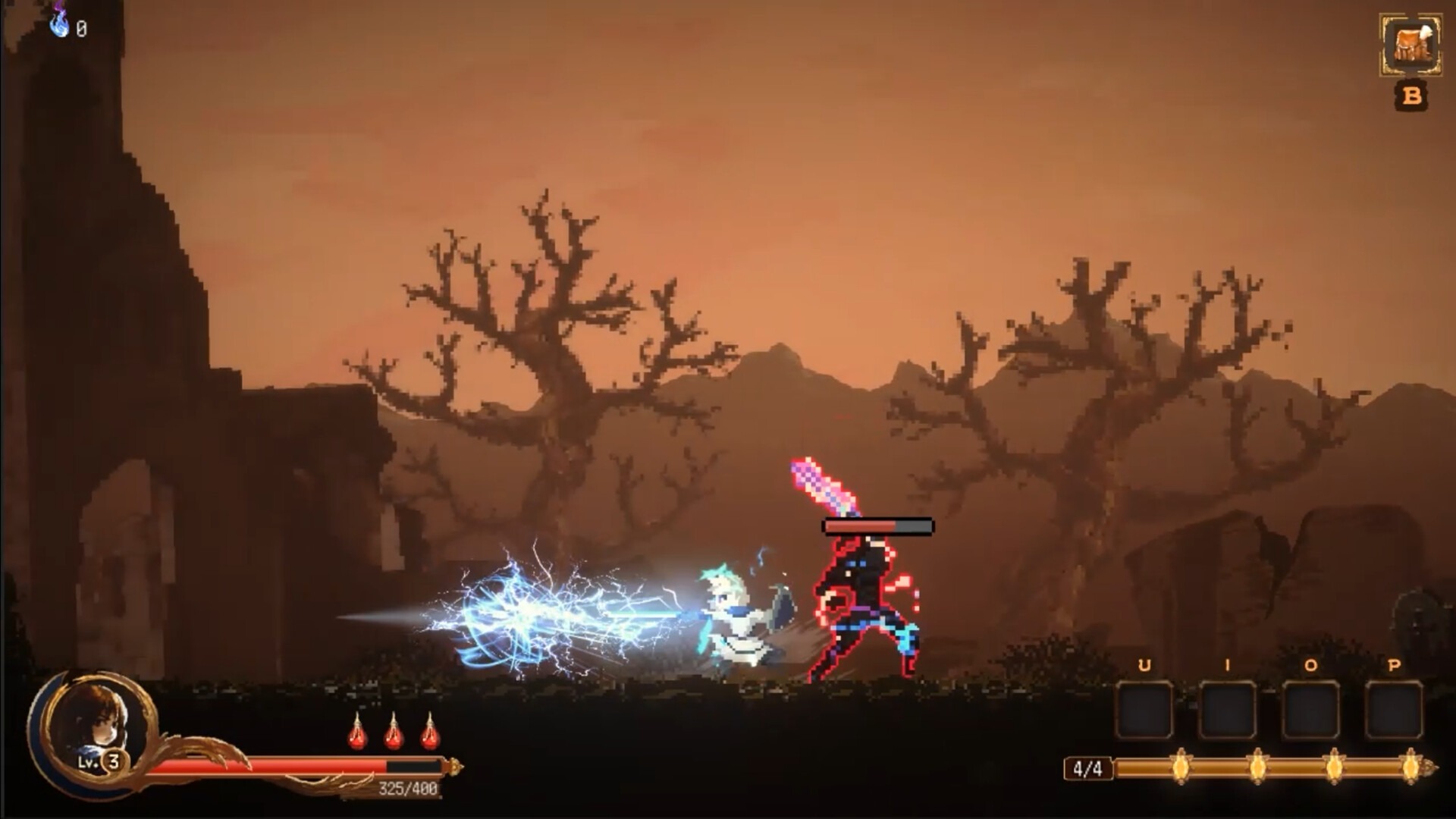Click the skill slot labeled P

click(1394, 711)
